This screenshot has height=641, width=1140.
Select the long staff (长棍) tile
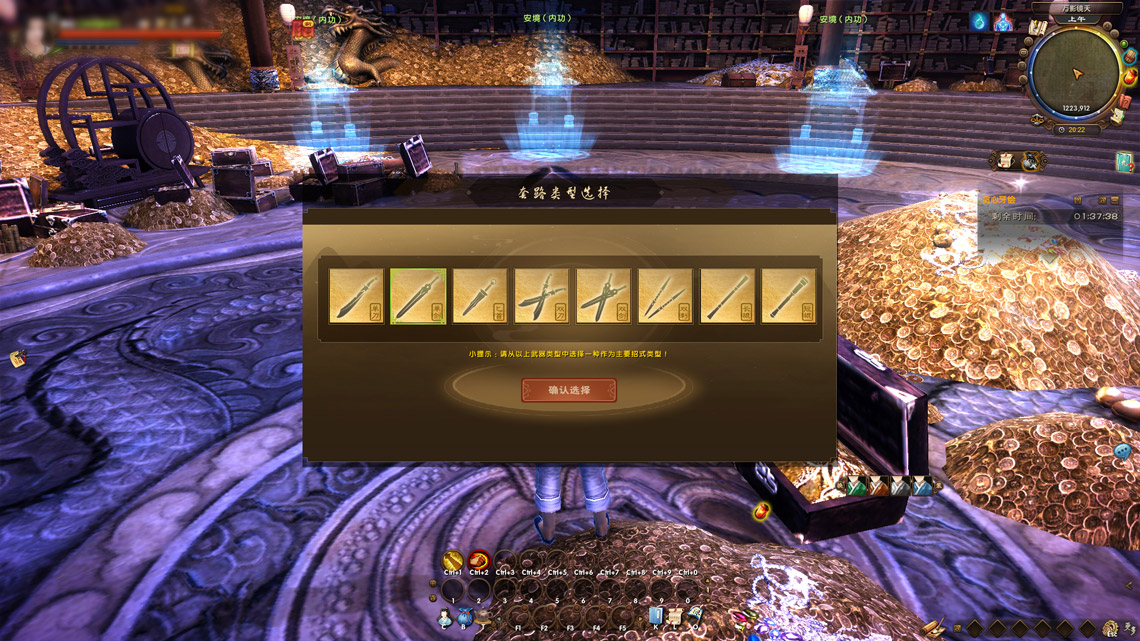727,296
